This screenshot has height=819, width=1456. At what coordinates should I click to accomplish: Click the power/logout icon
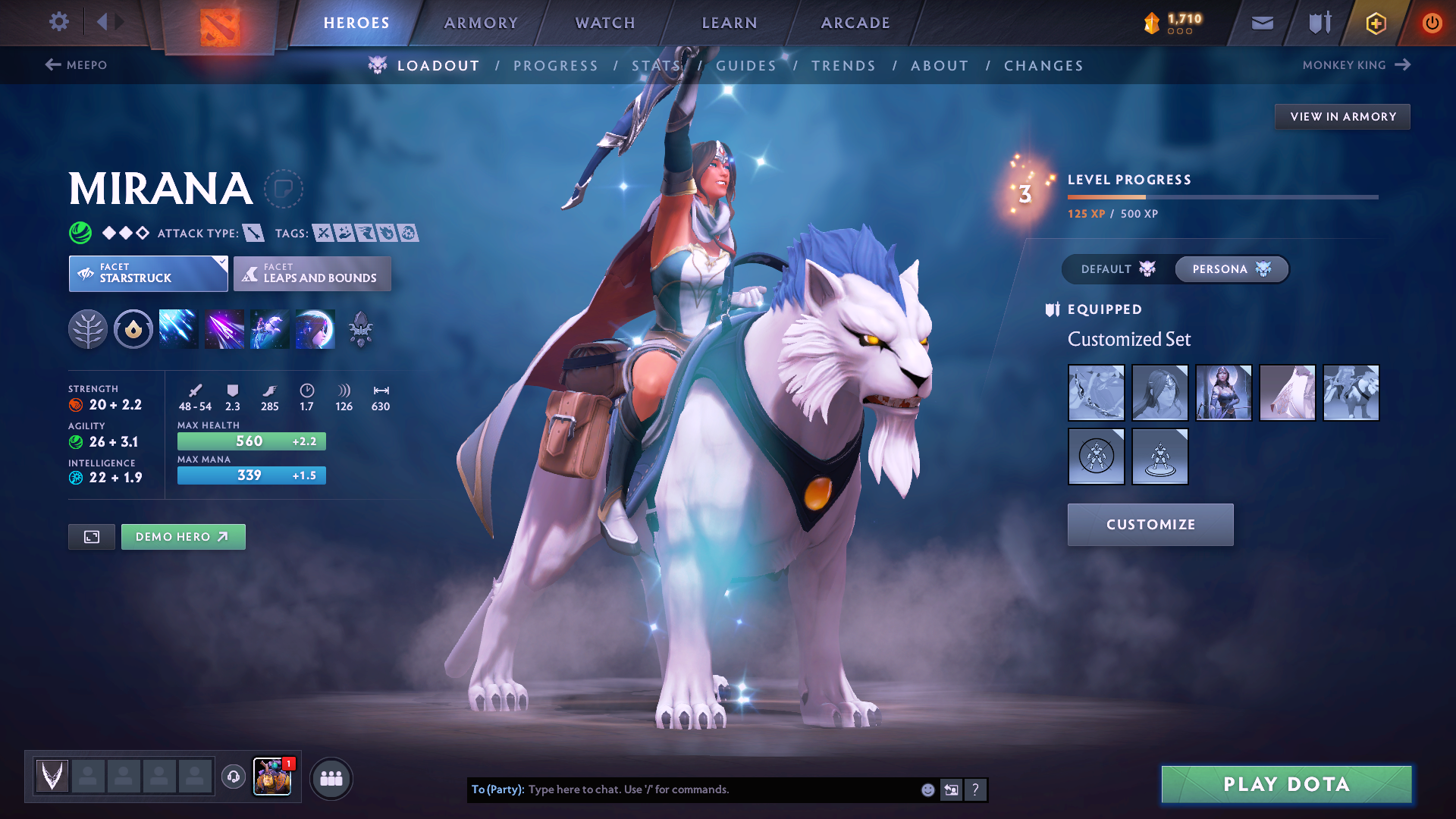click(x=1432, y=23)
